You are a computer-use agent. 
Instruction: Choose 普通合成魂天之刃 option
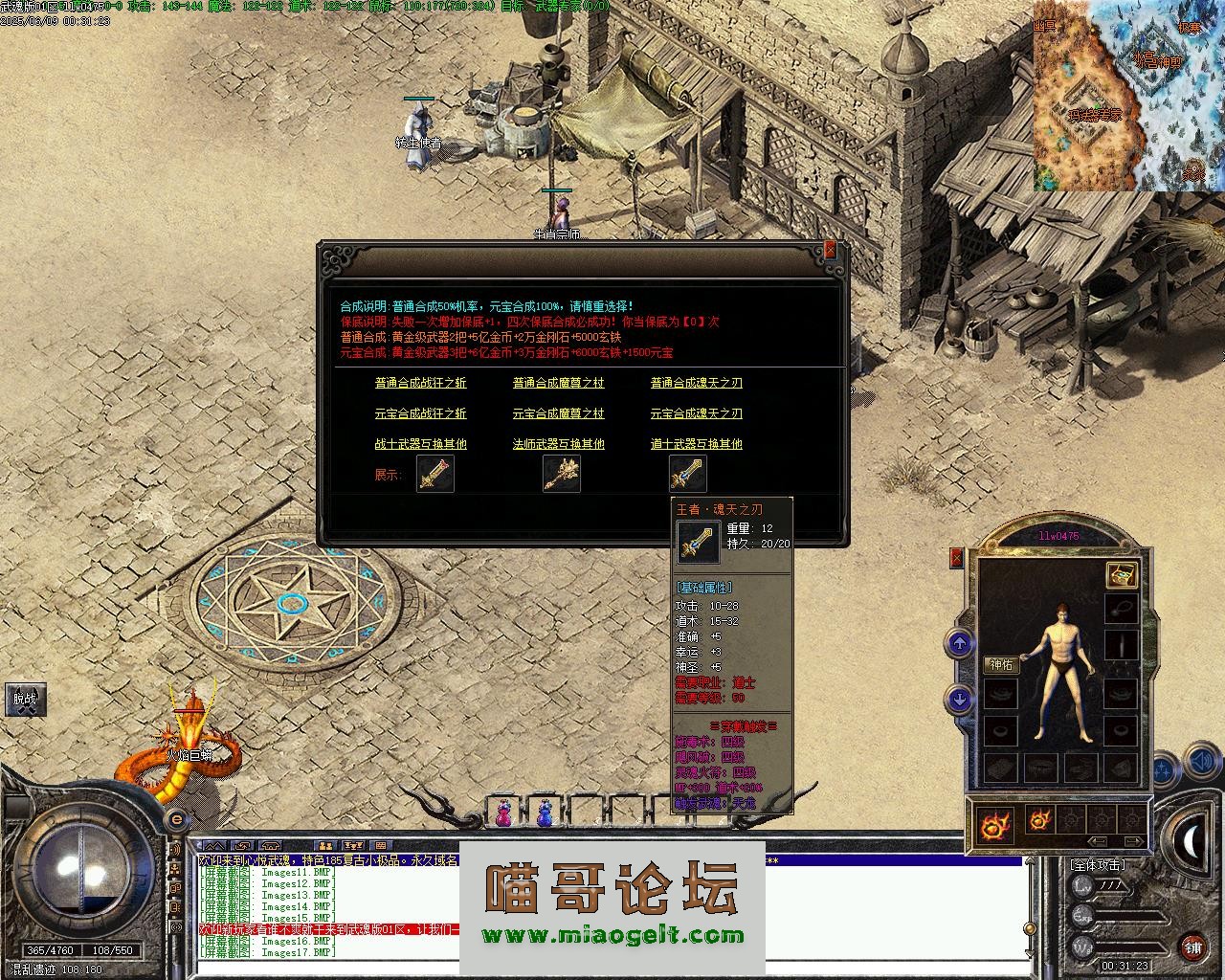696,383
